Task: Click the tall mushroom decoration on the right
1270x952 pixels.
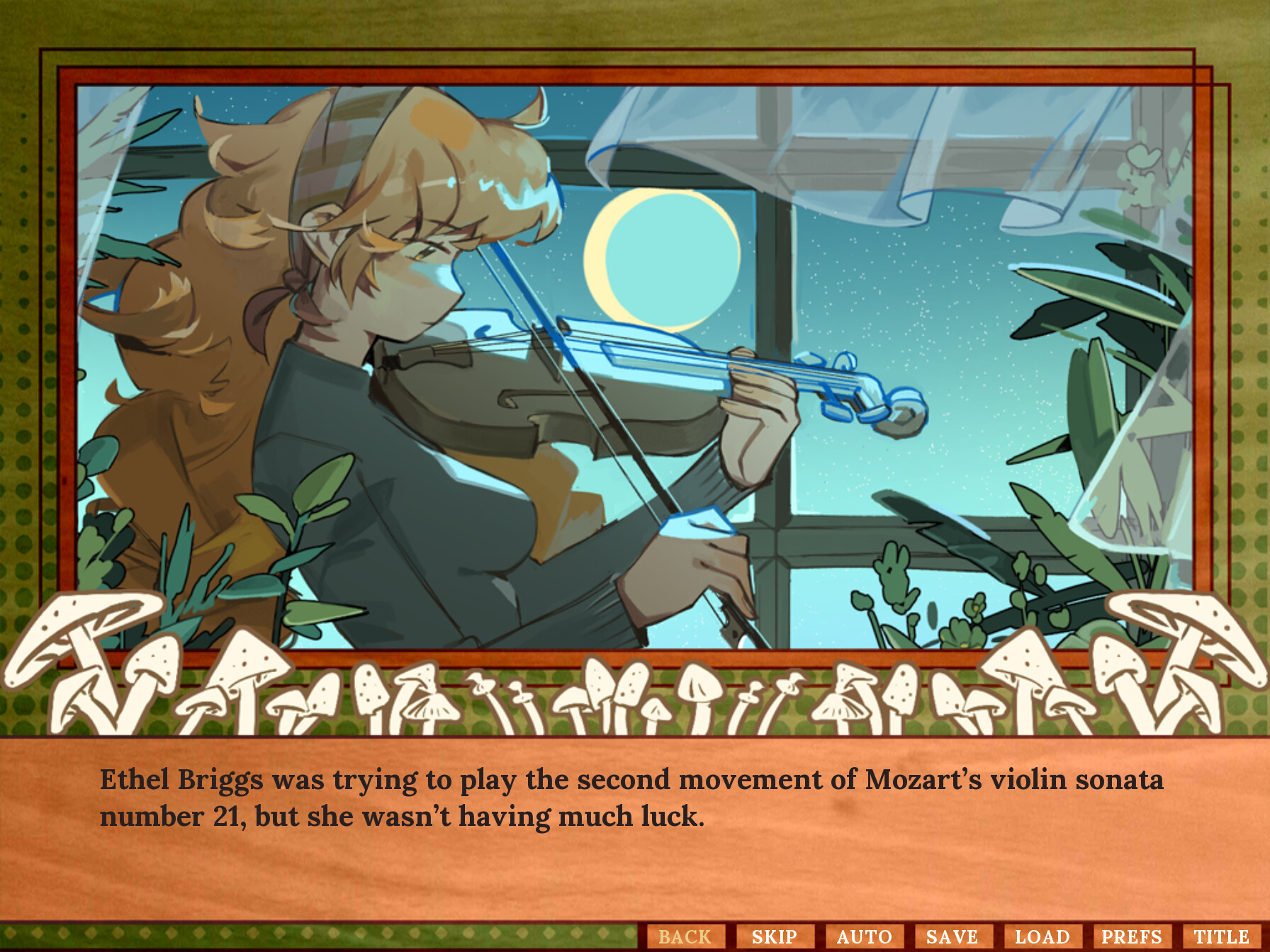Action: coord(1191,637)
